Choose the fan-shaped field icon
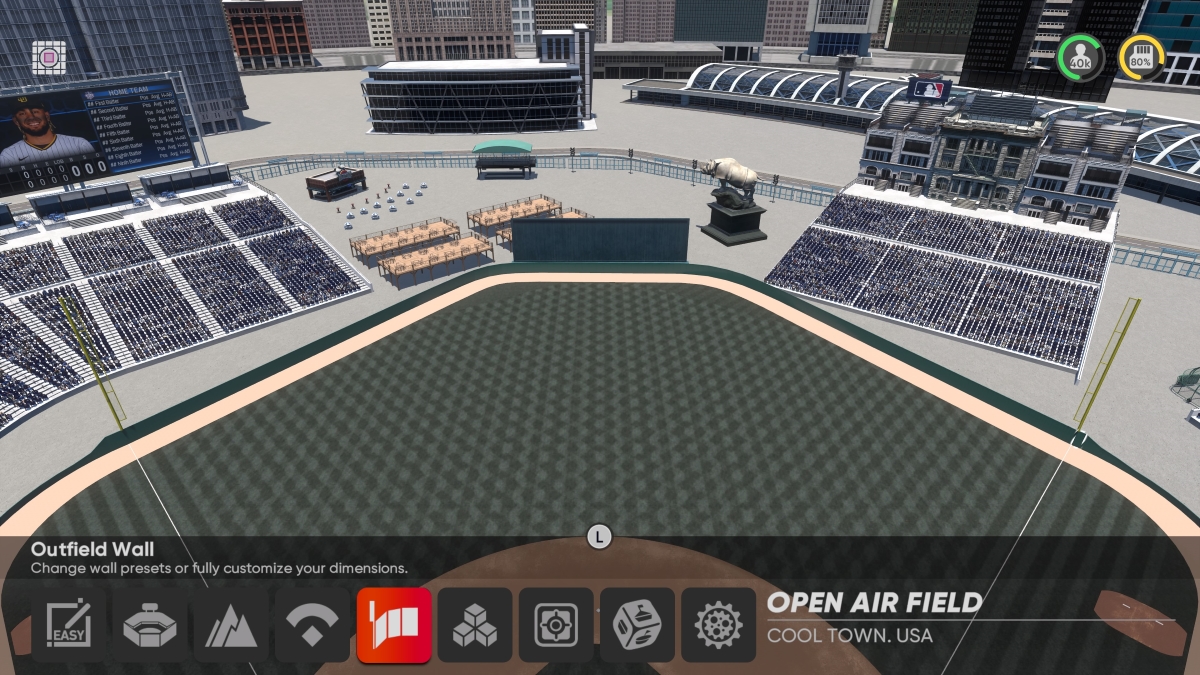 (312, 625)
